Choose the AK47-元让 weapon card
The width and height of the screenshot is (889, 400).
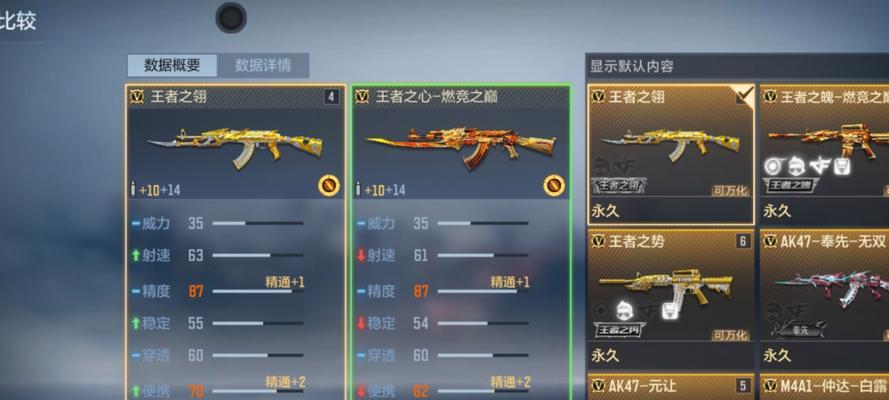tap(670, 386)
